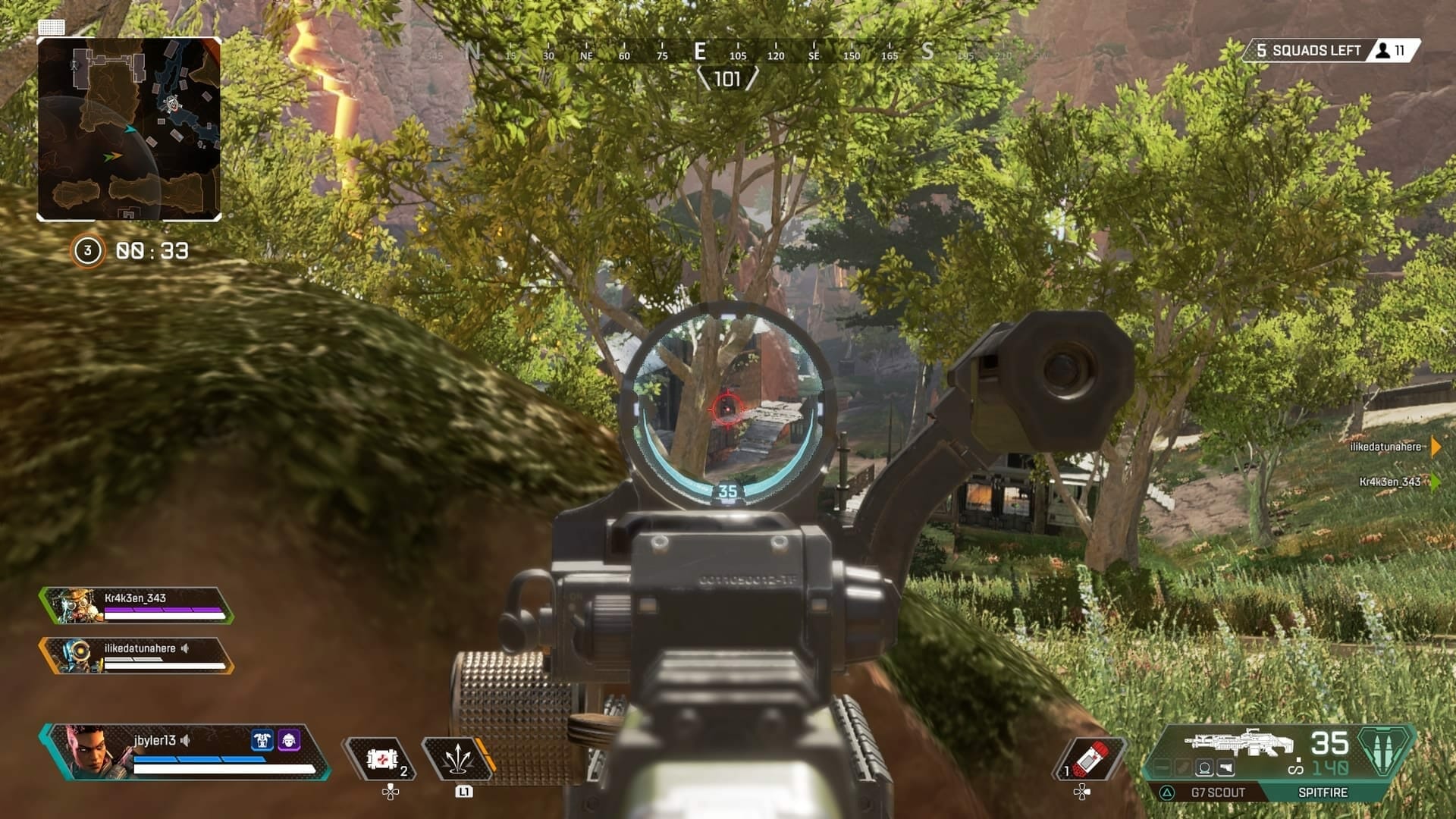Select the thermite grenade slot
1456x819 pixels.
(1090, 758)
